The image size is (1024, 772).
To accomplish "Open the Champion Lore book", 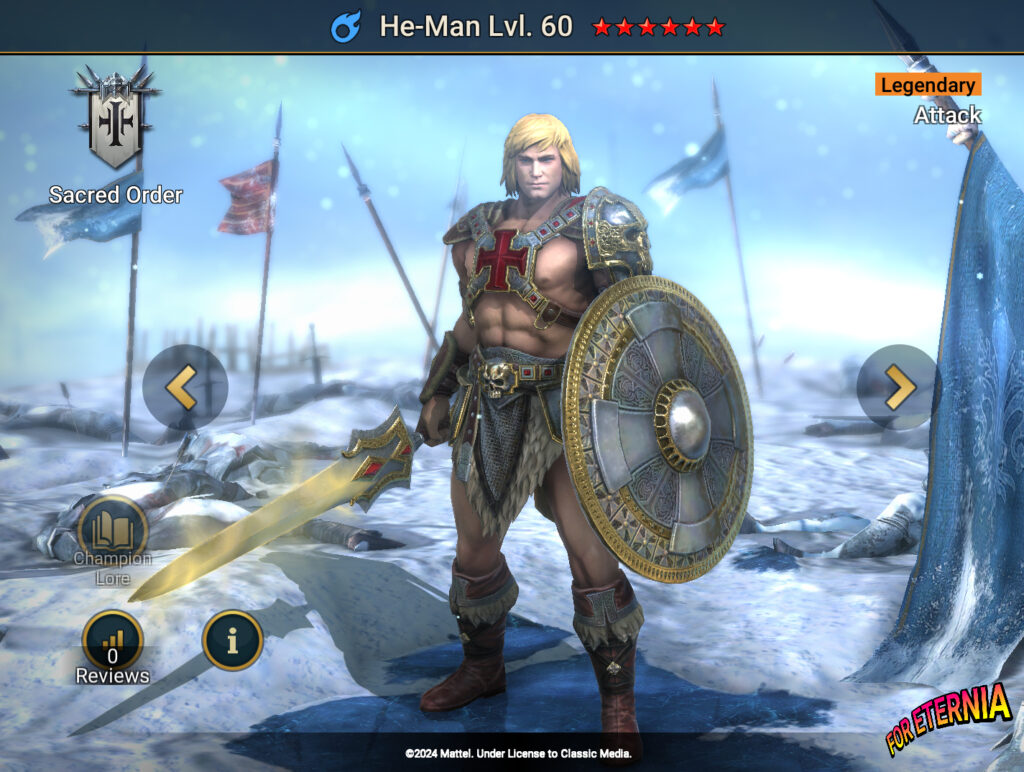I will point(113,530).
